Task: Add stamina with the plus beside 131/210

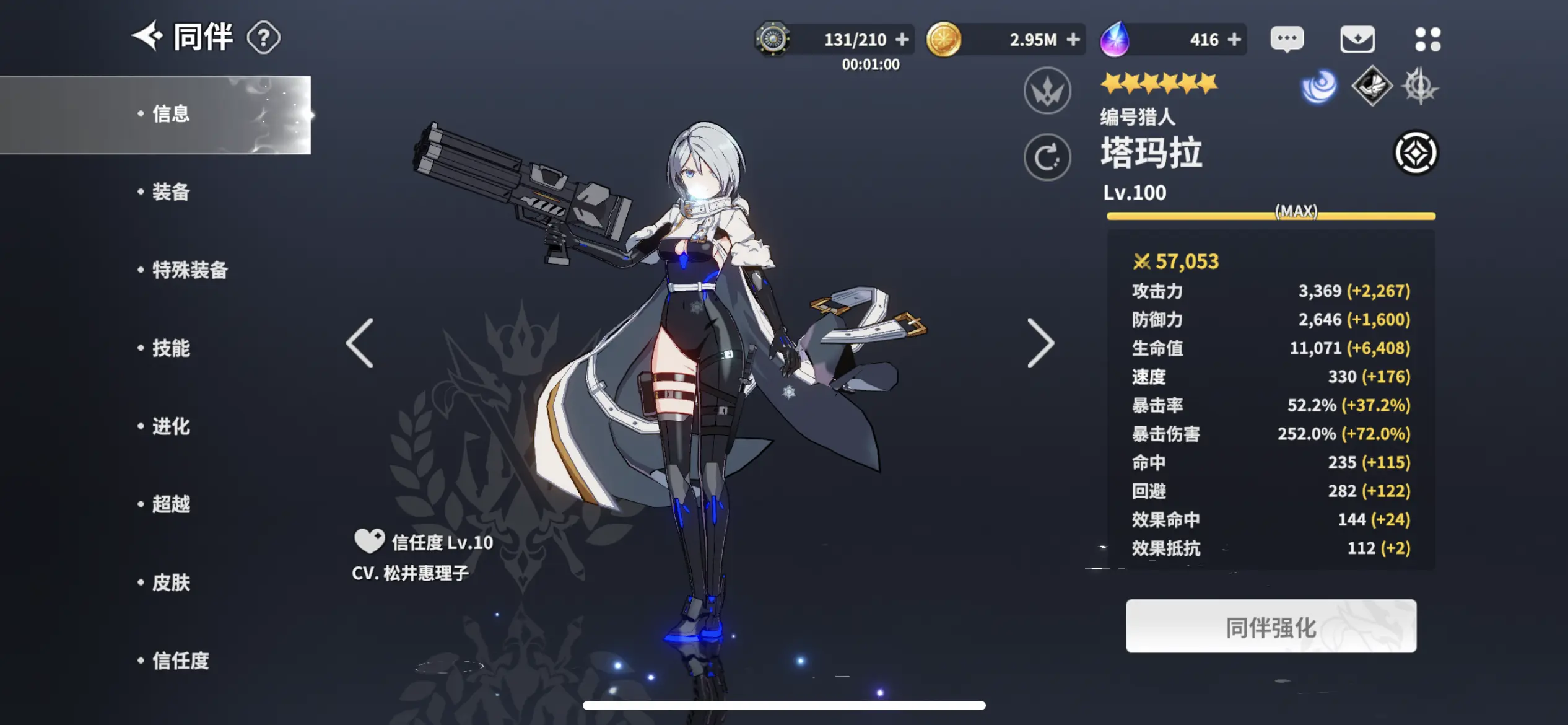Action: 902,40
